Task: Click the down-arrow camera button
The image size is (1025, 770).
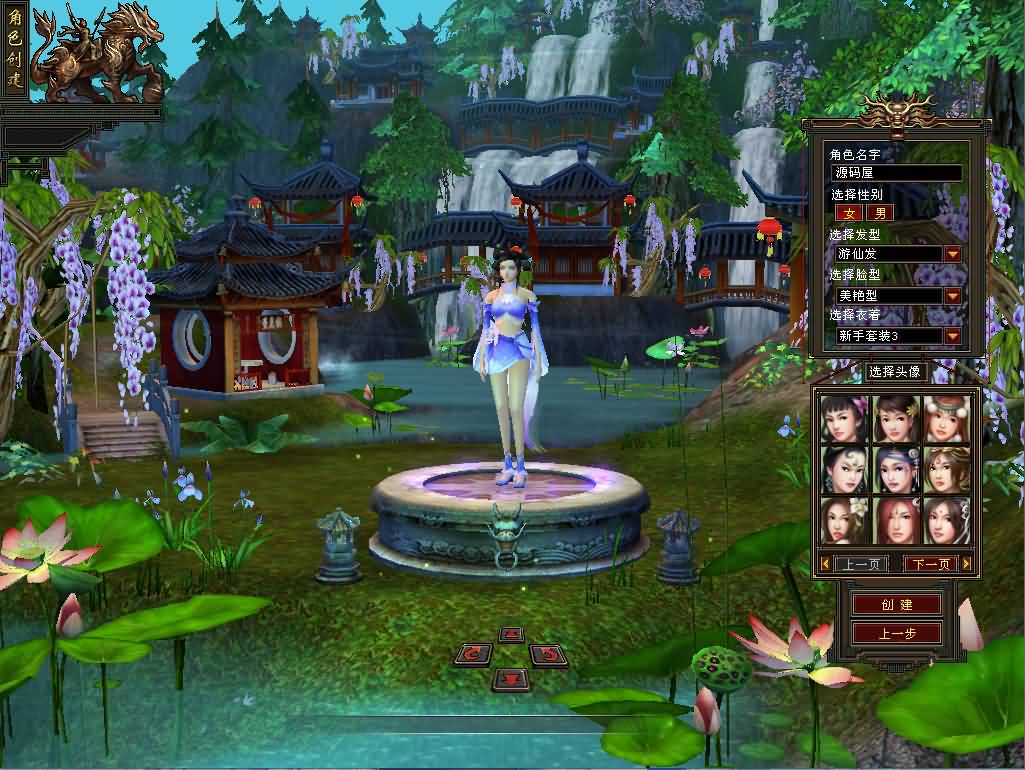Action: pos(511,679)
